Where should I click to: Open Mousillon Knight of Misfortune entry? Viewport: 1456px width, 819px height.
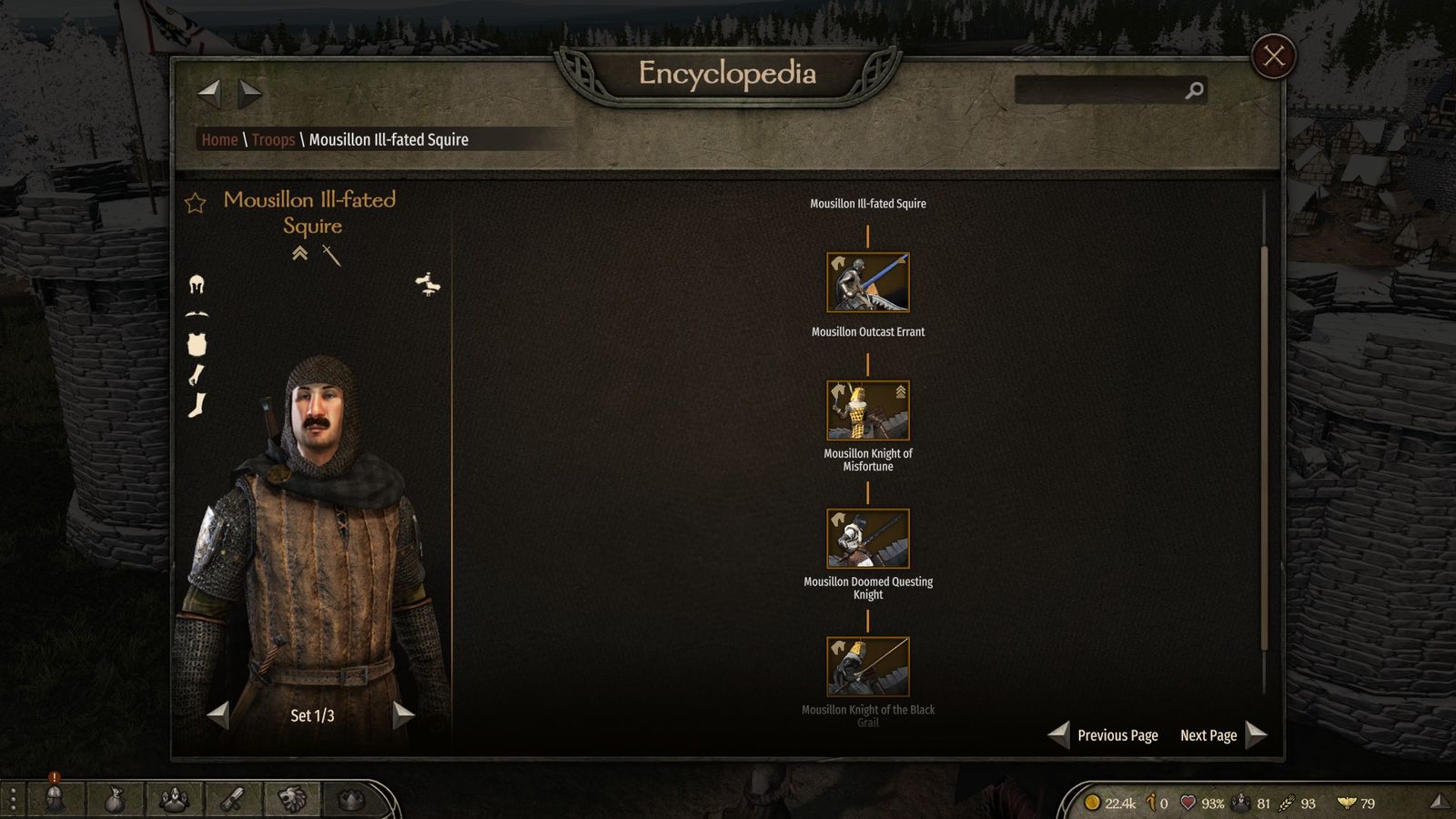pos(867,410)
